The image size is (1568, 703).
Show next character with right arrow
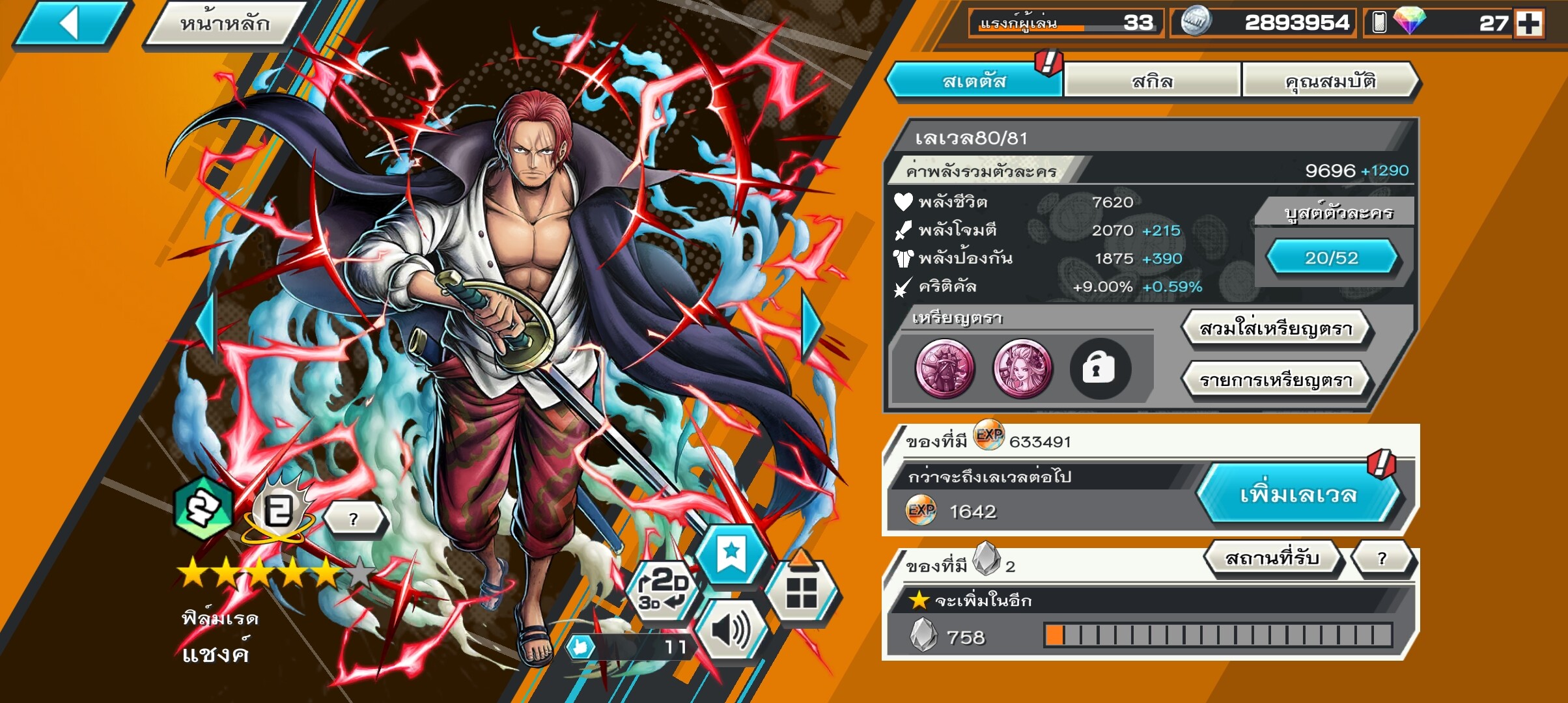tap(812, 325)
